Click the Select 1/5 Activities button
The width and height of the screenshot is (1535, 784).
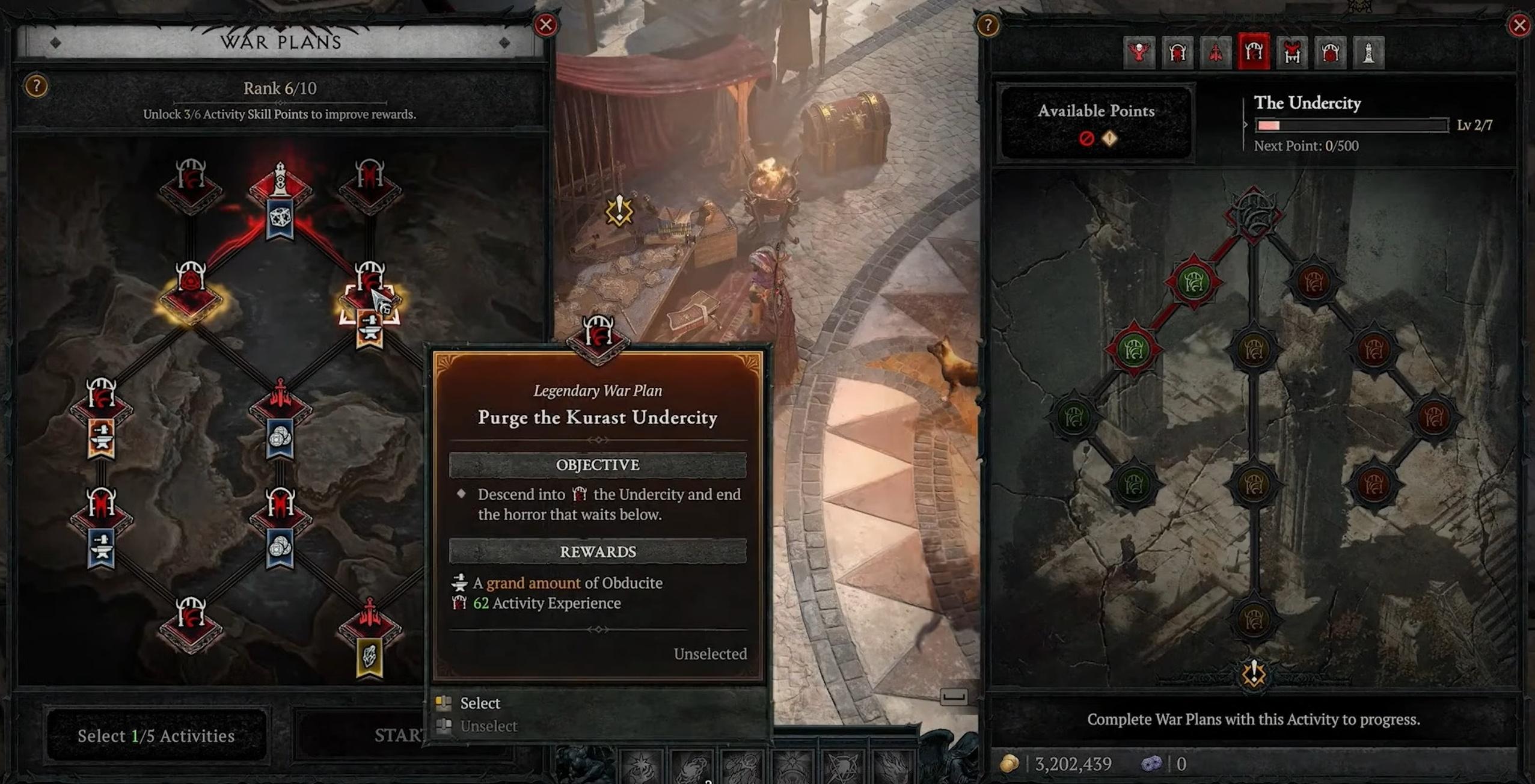click(x=156, y=735)
